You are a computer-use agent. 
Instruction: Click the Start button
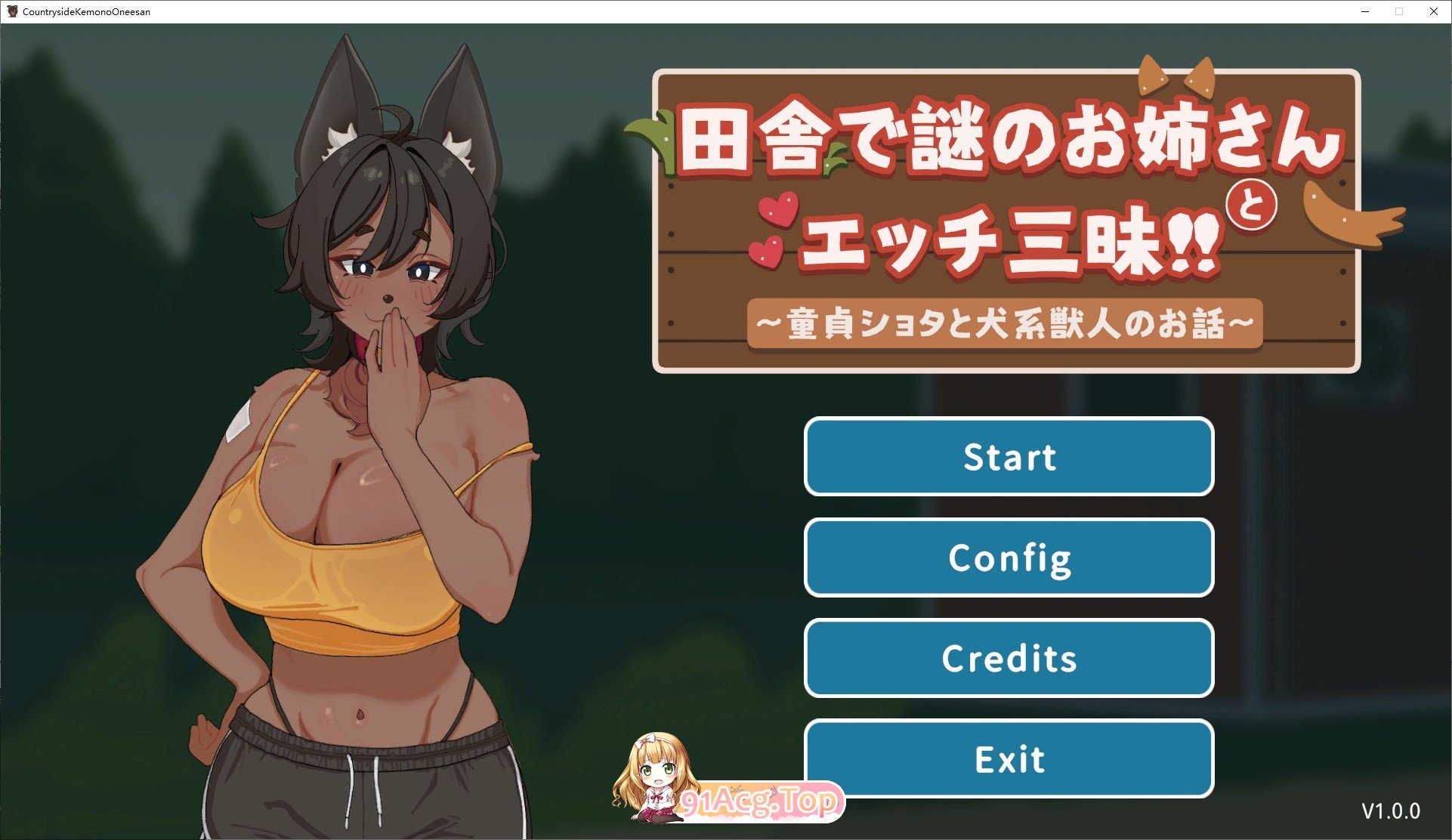(1009, 457)
